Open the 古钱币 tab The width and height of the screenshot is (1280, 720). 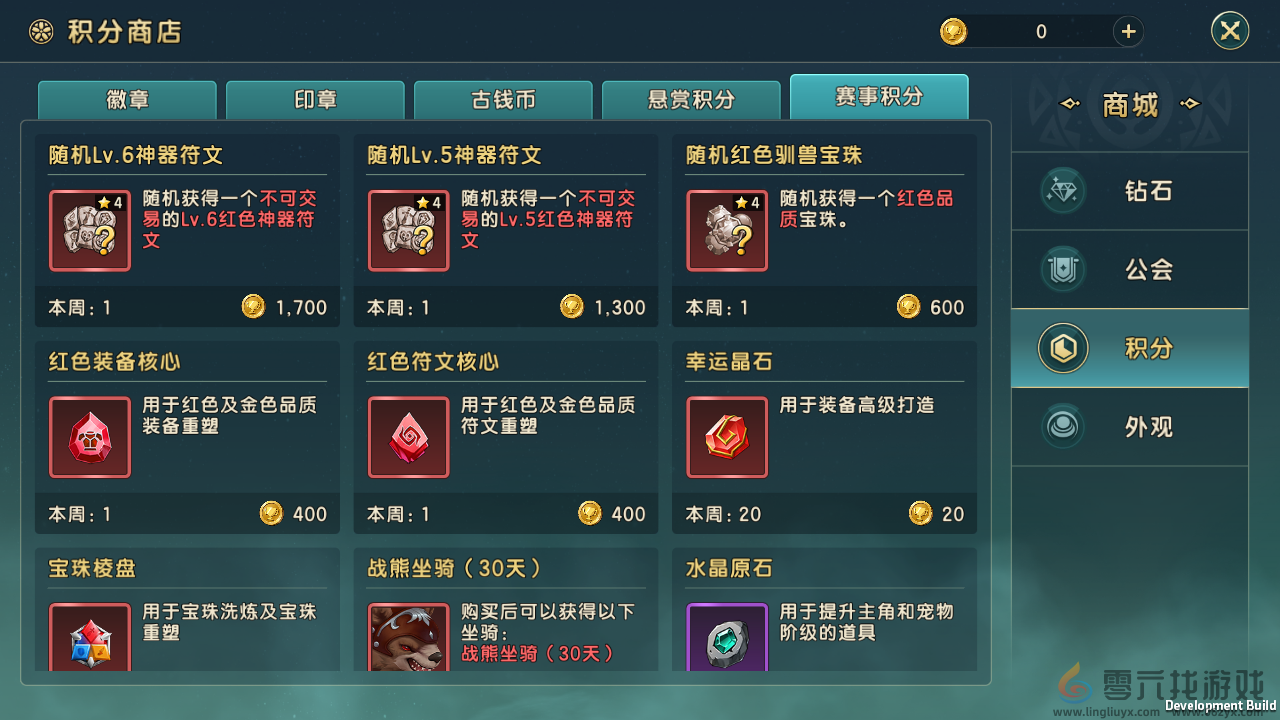coord(503,97)
